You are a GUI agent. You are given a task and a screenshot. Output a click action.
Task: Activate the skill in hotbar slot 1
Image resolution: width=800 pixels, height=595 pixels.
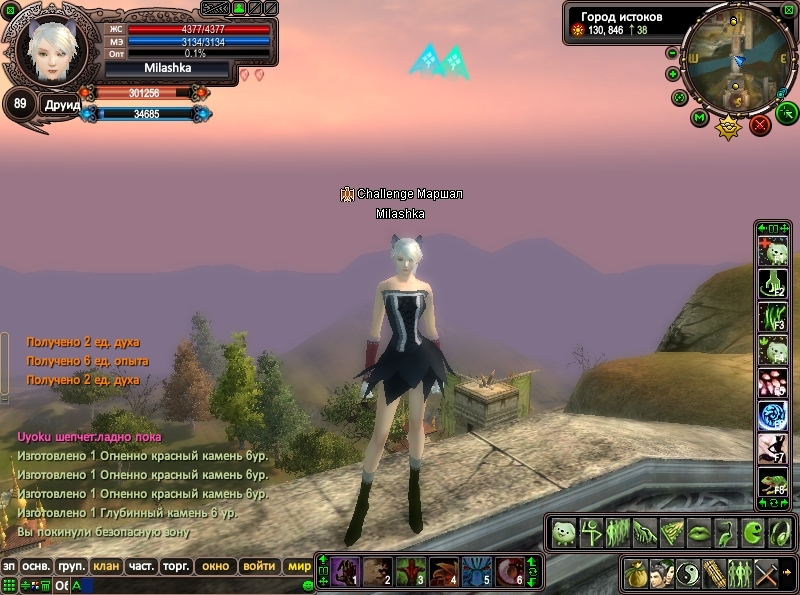(345, 571)
